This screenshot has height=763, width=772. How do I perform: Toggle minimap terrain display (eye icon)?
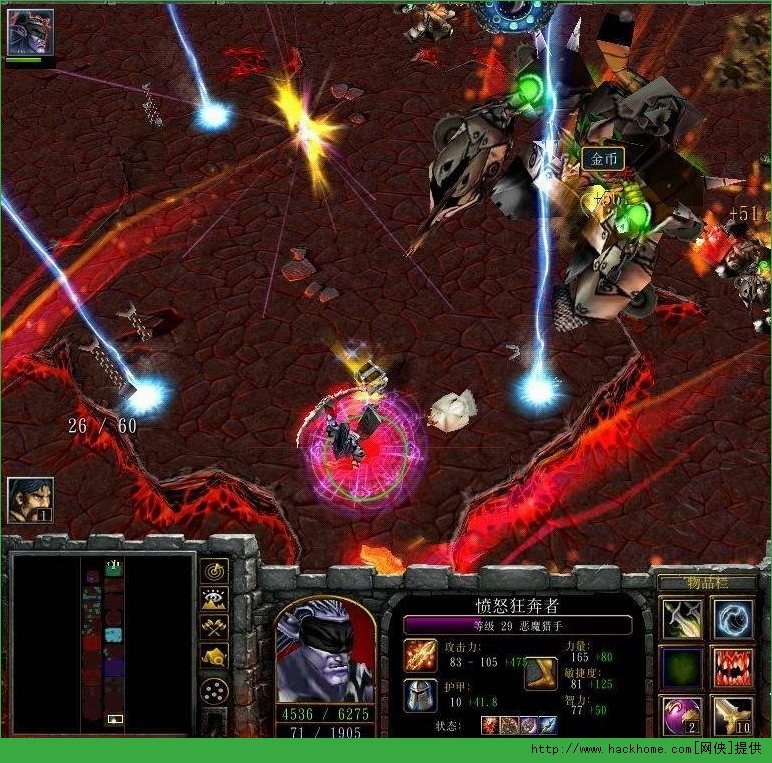coord(214,599)
